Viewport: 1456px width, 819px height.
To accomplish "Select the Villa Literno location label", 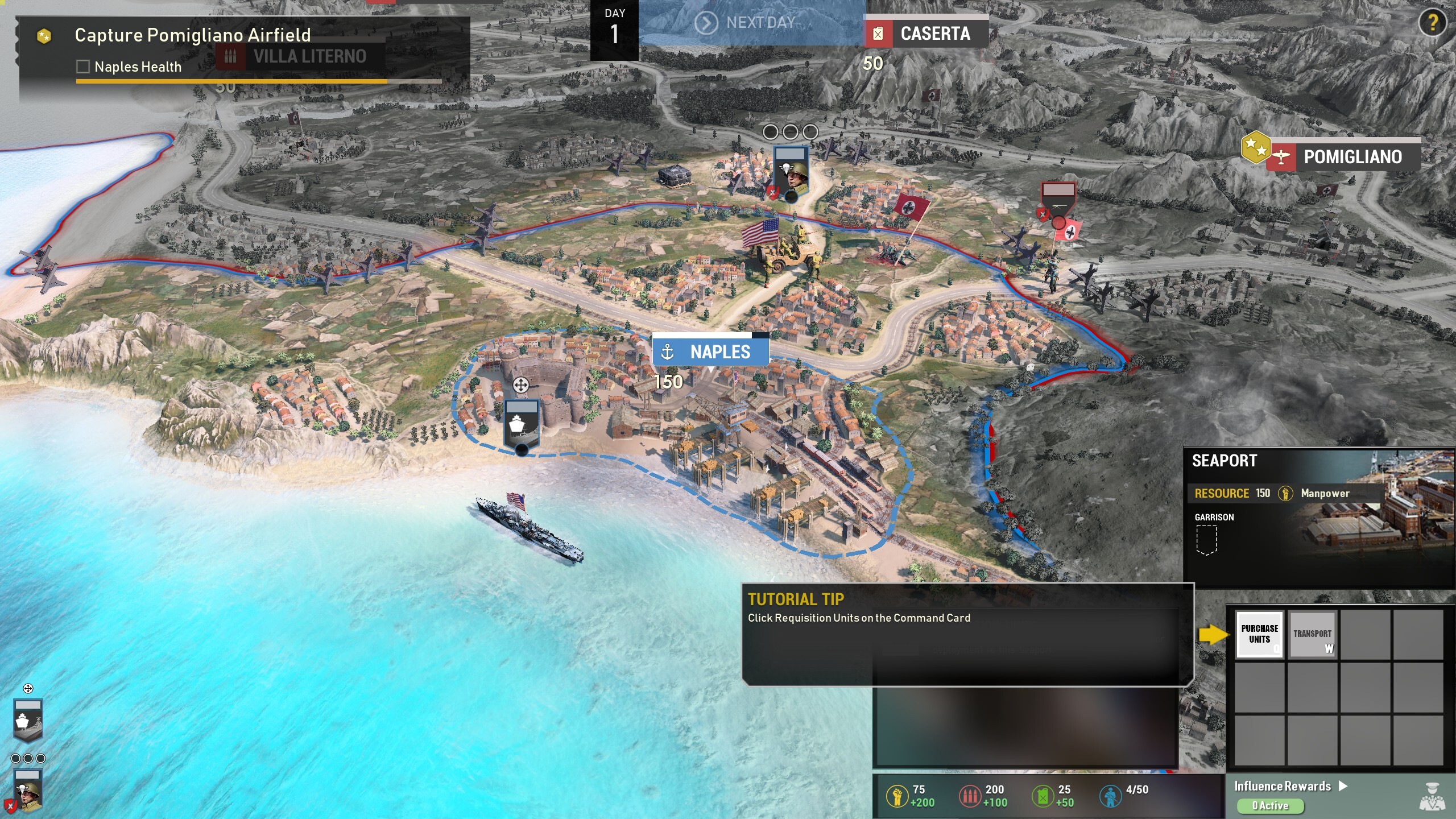I will pyautogui.click(x=300, y=56).
